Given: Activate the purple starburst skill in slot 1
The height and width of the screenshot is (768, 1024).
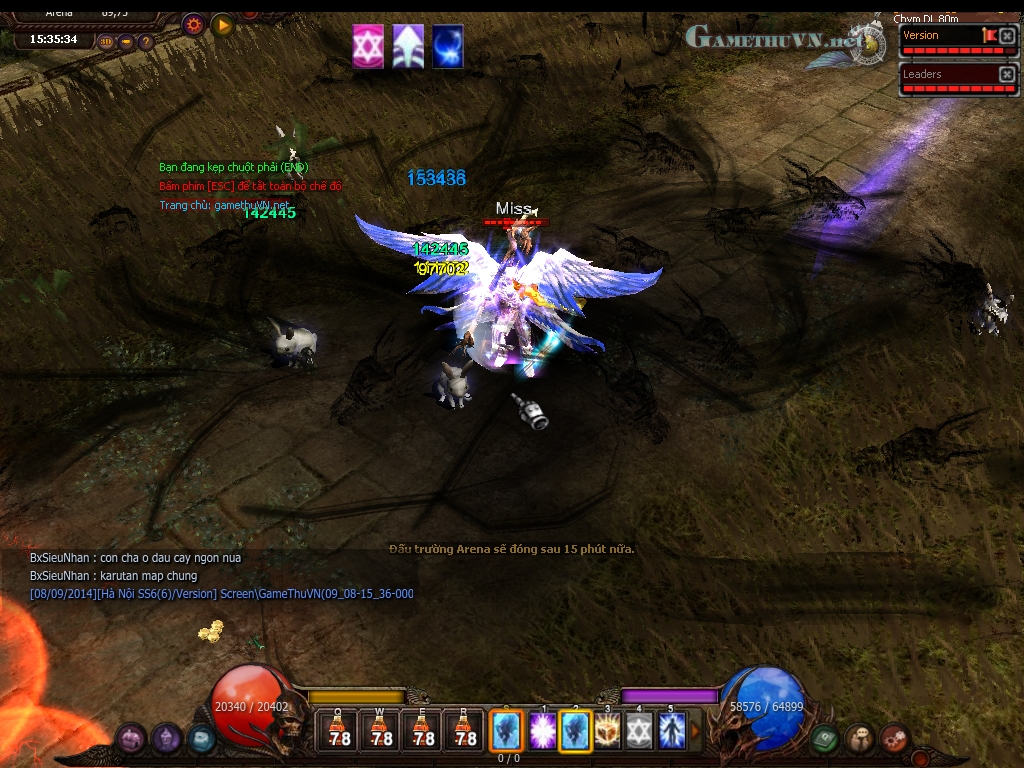Looking at the screenshot, I should [x=543, y=731].
